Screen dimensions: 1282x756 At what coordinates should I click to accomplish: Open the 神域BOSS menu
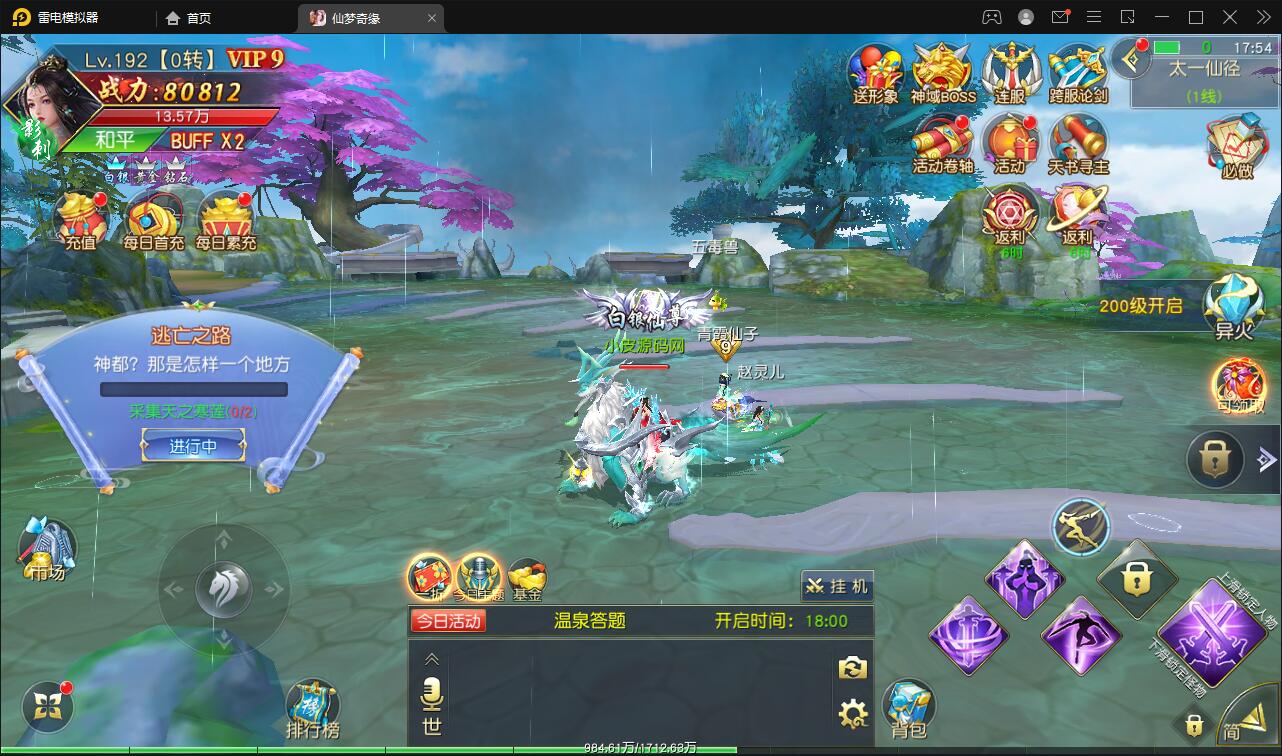click(x=942, y=73)
